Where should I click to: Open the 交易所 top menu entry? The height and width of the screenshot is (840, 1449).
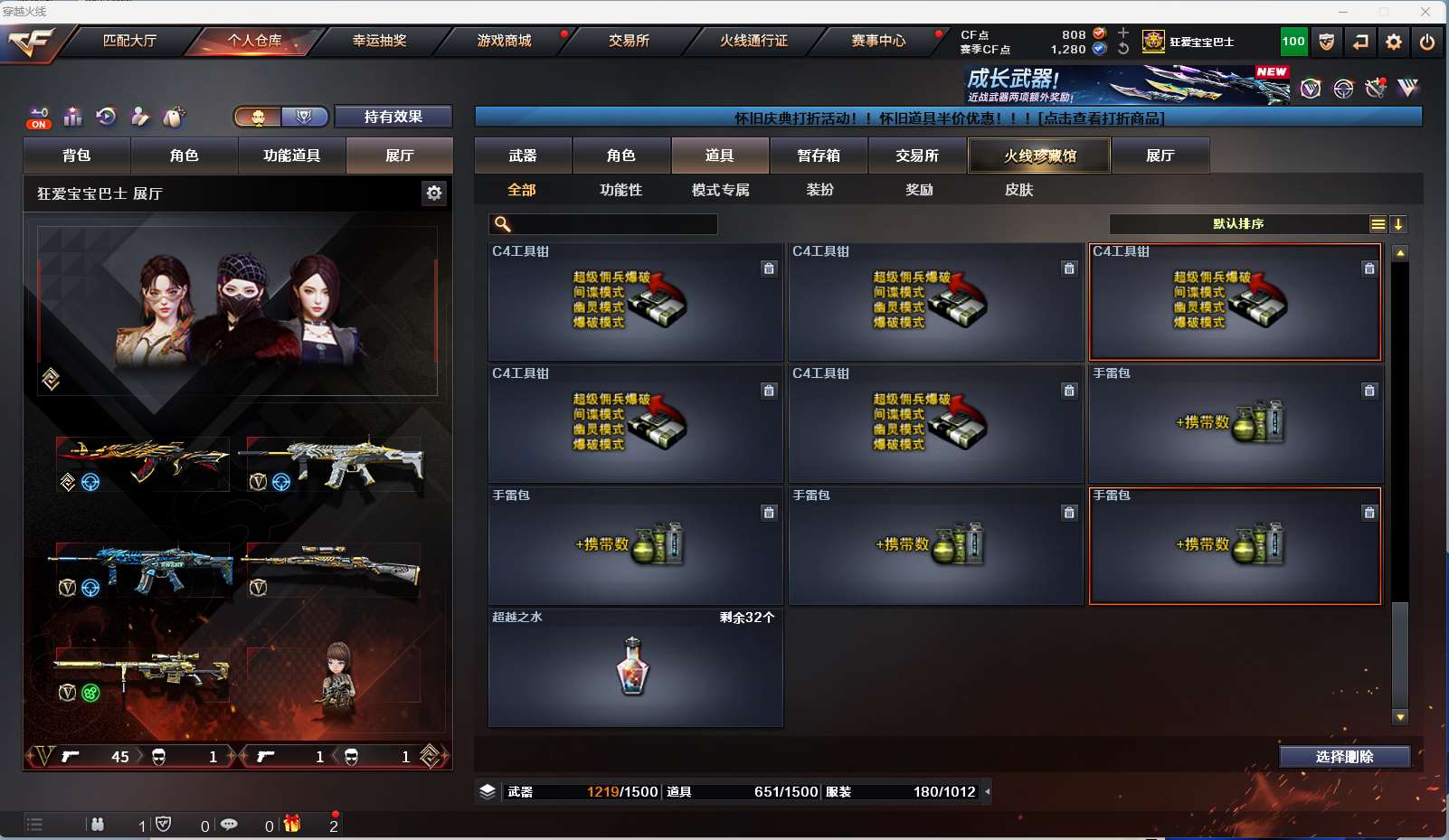629,41
